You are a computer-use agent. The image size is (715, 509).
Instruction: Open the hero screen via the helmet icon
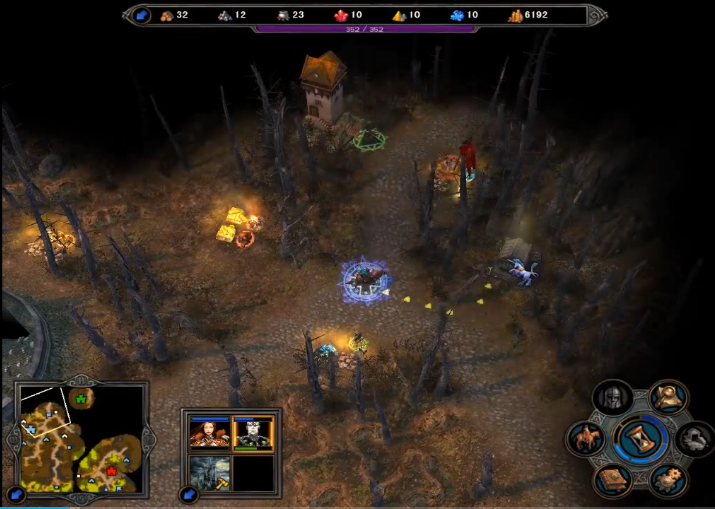614,398
